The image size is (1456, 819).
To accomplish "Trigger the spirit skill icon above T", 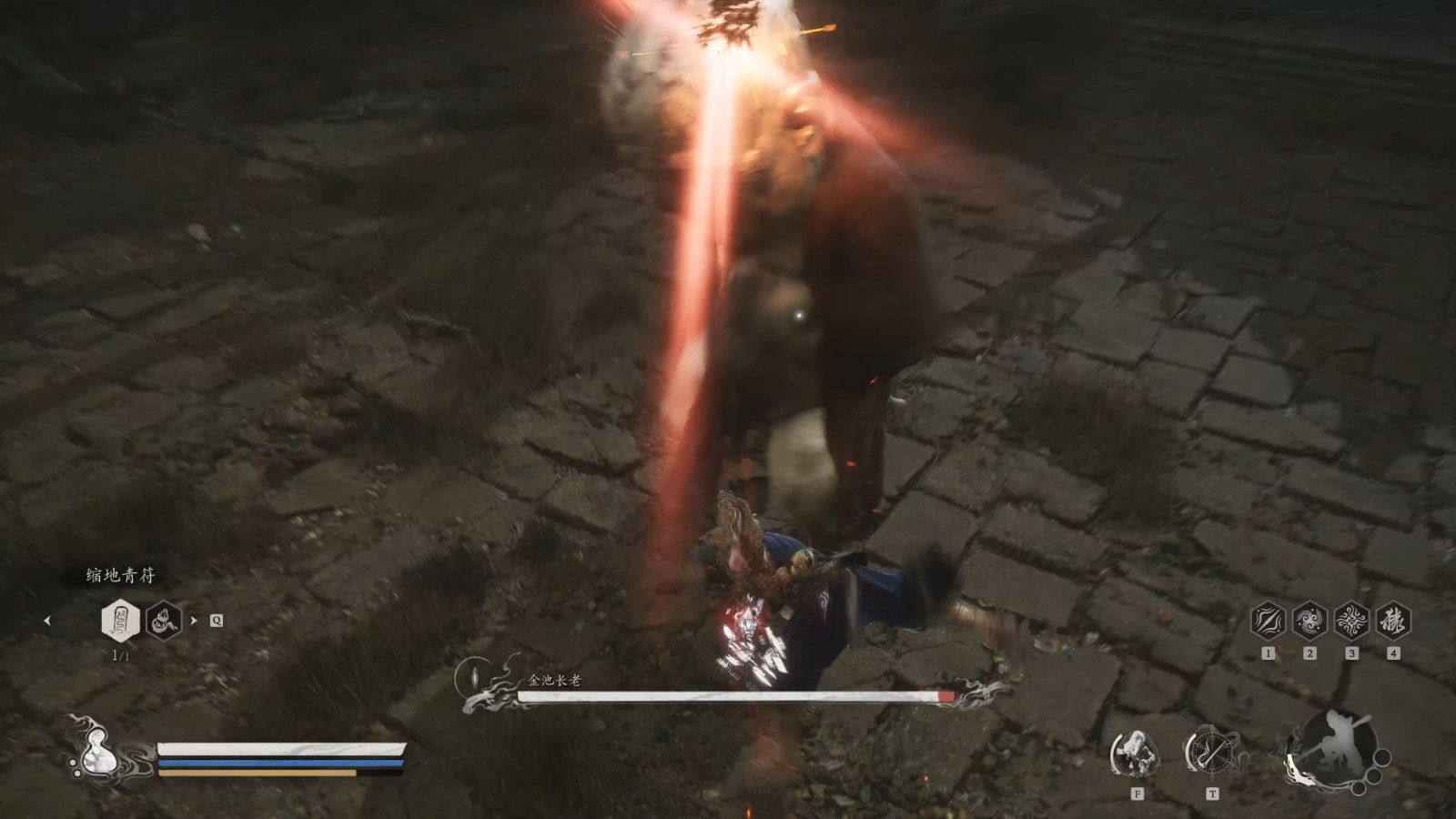I will pyautogui.click(x=1211, y=753).
